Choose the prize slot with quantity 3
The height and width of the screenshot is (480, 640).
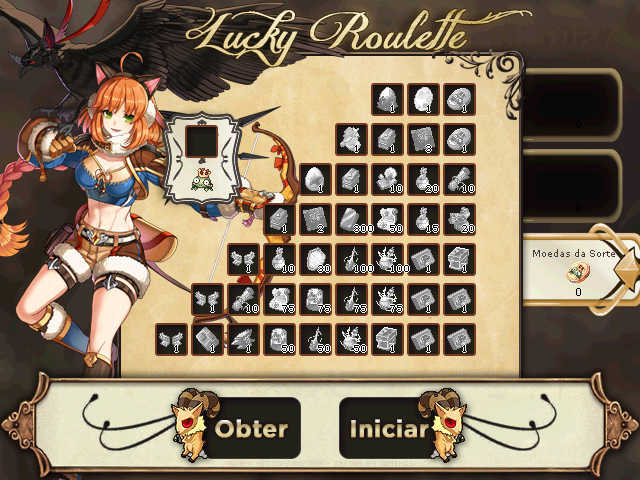point(423,139)
